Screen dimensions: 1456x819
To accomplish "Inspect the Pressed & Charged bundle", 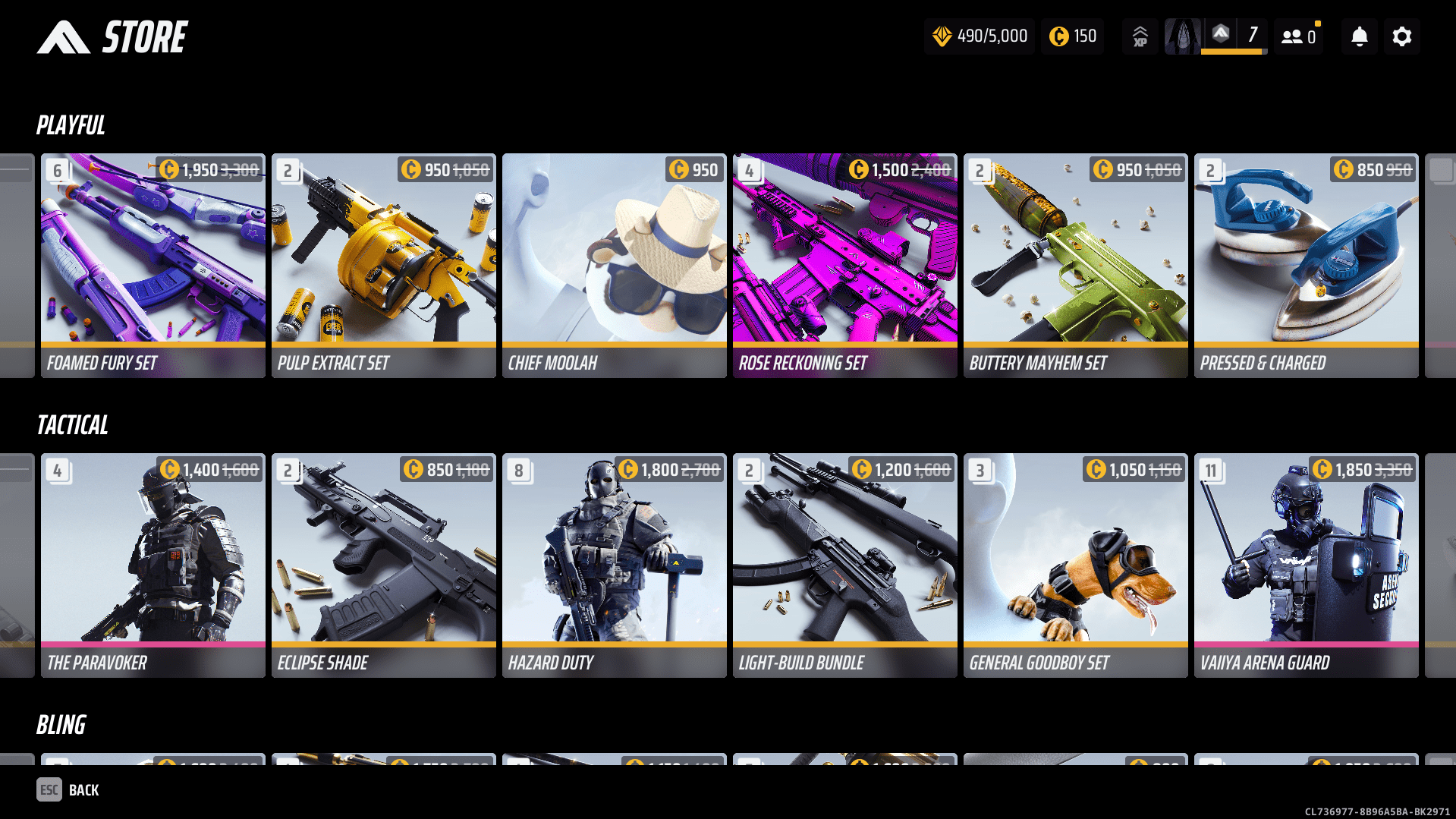I will [1307, 266].
